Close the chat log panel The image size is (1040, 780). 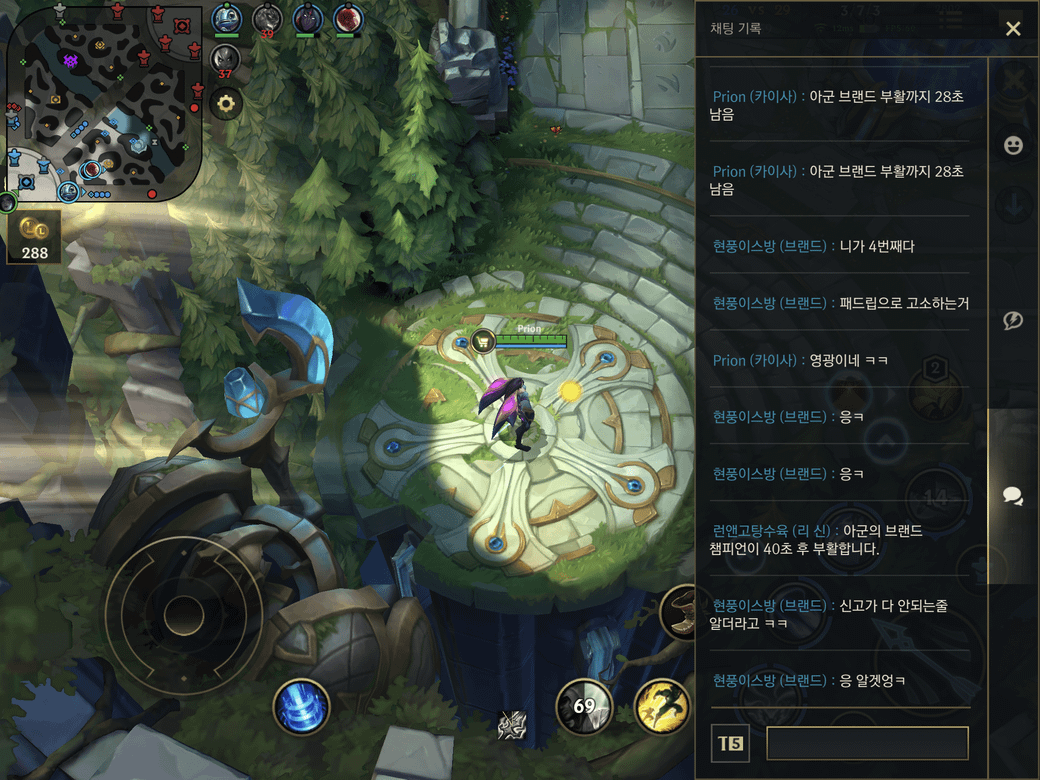[1013, 29]
